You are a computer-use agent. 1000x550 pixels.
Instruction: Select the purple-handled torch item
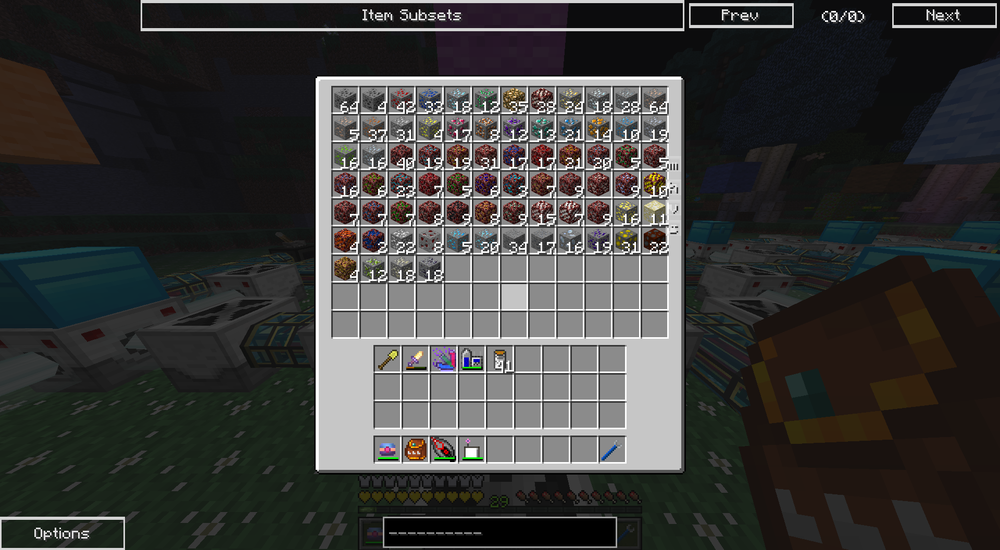click(416, 359)
